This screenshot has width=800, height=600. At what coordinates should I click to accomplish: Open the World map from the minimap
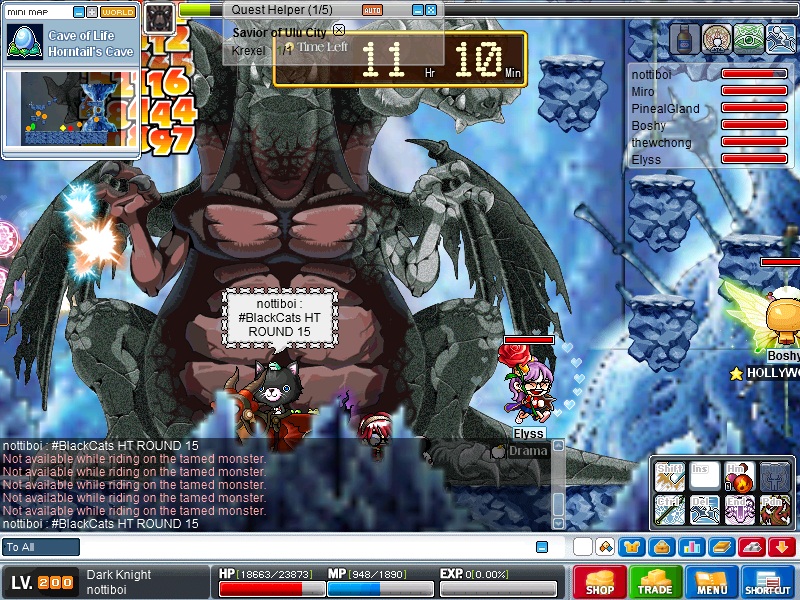point(118,12)
